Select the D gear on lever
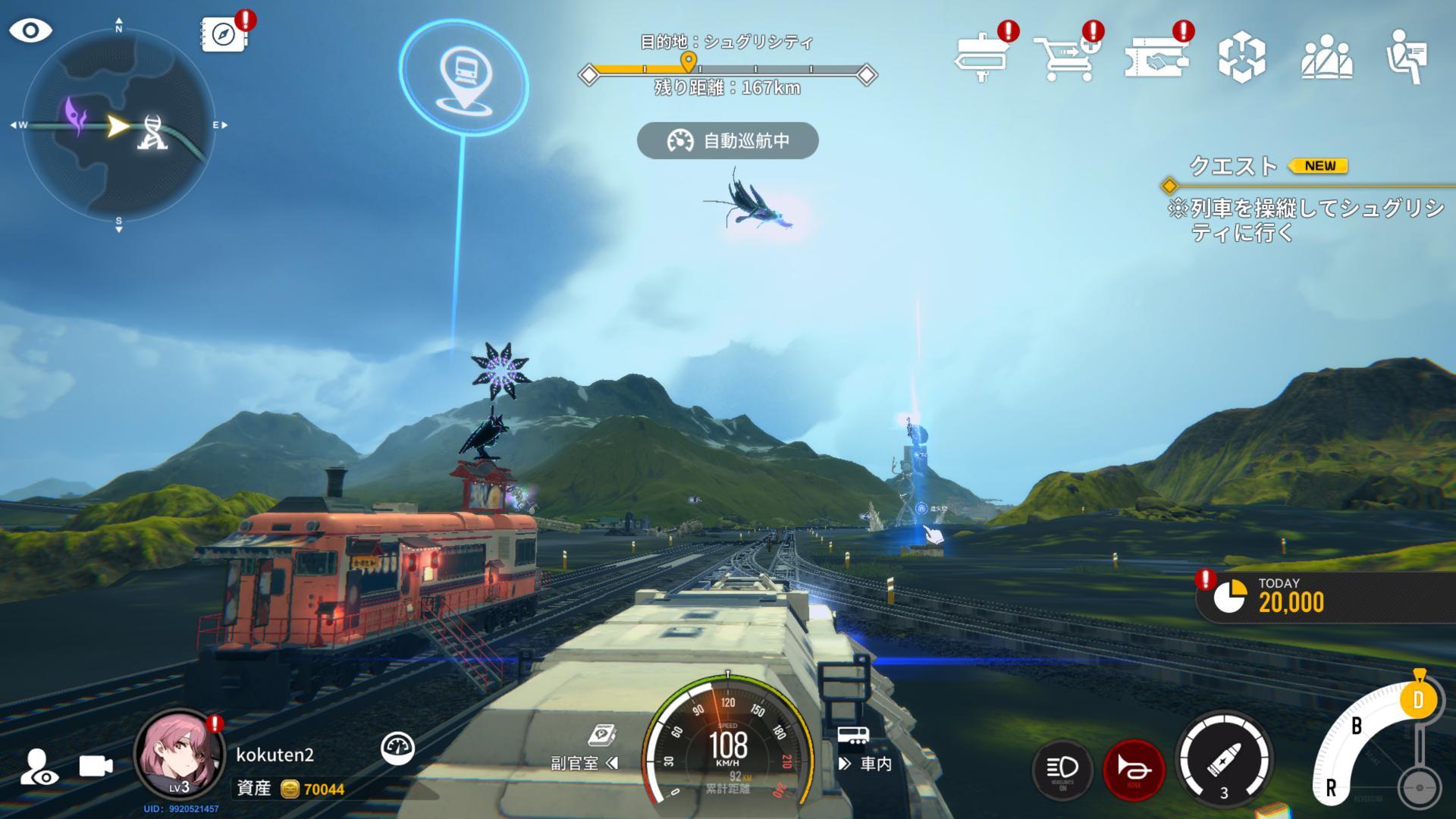 pyautogui.click(x=1418, y=699)
